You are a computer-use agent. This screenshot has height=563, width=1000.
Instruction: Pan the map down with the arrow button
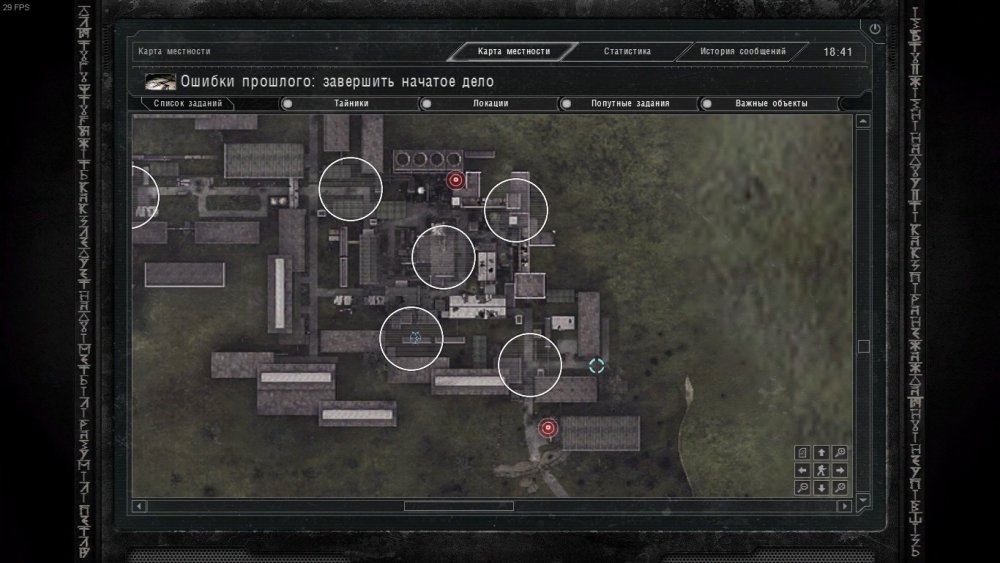821,488
